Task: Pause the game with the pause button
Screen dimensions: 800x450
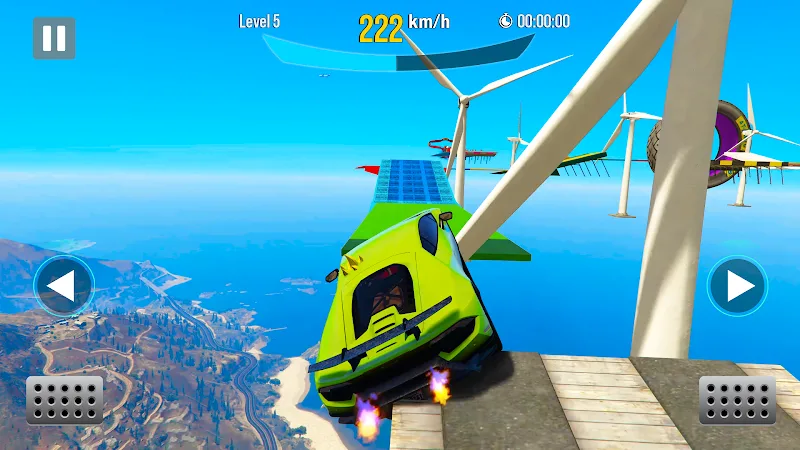Action: (x=54, y=38)
